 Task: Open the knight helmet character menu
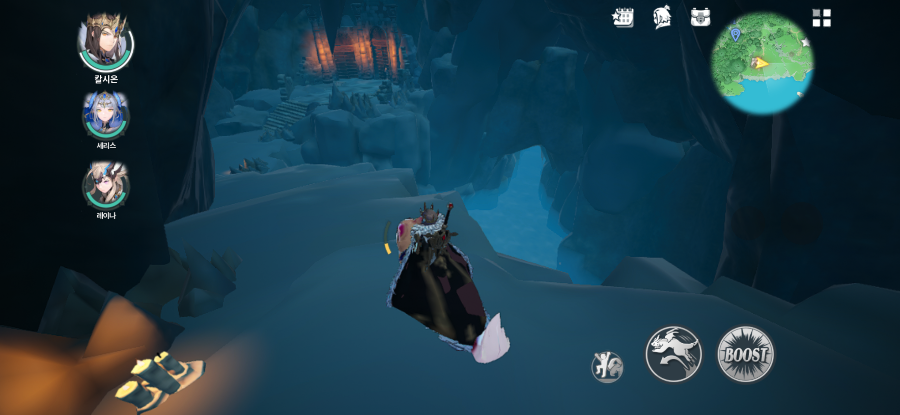pyautogui.click(x=662, y=17)
